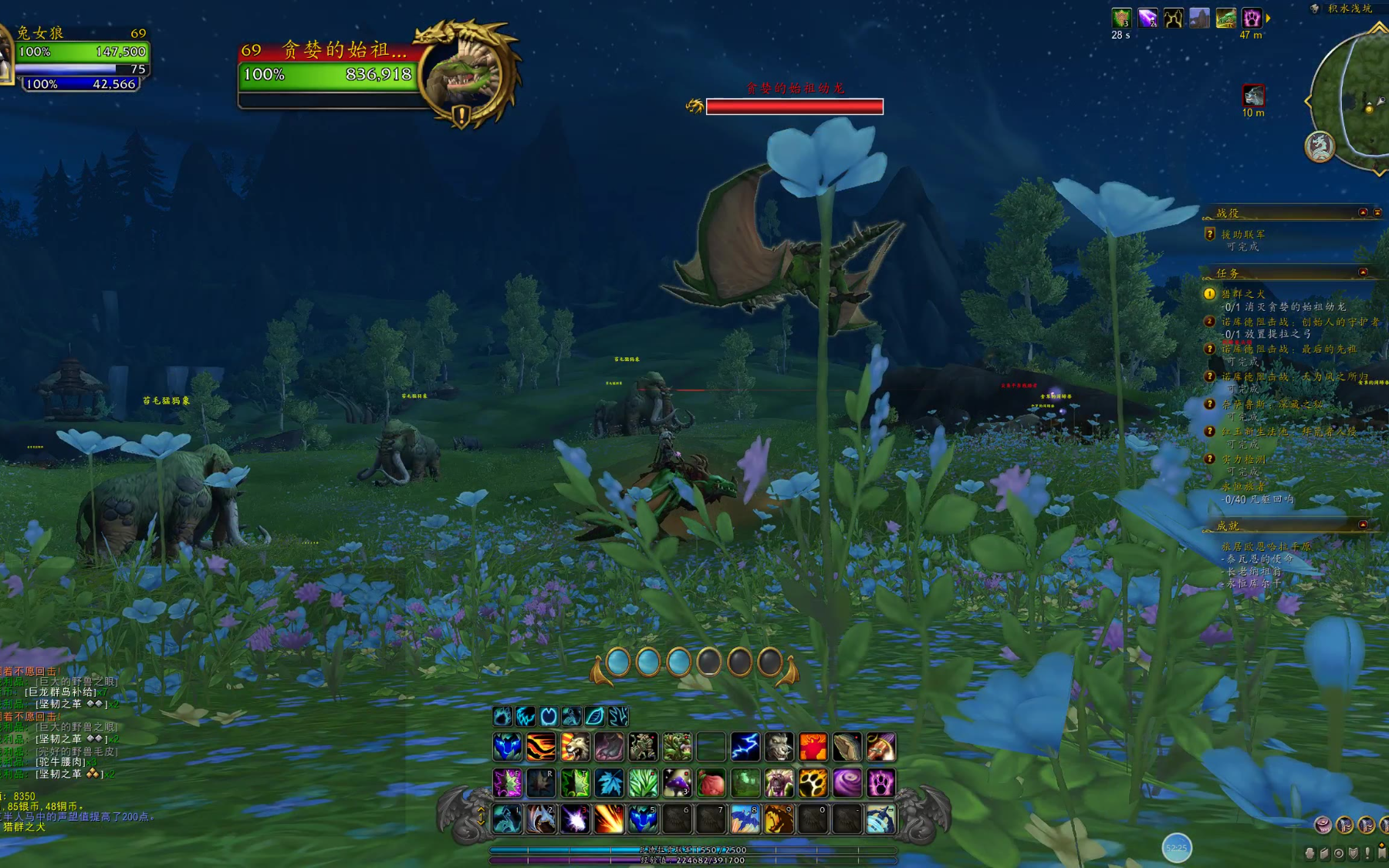Select the target frame portrait of 贪婪的始祖幼龙
The height and width of the screenshot is (868, 1389).
click(466, 73)
